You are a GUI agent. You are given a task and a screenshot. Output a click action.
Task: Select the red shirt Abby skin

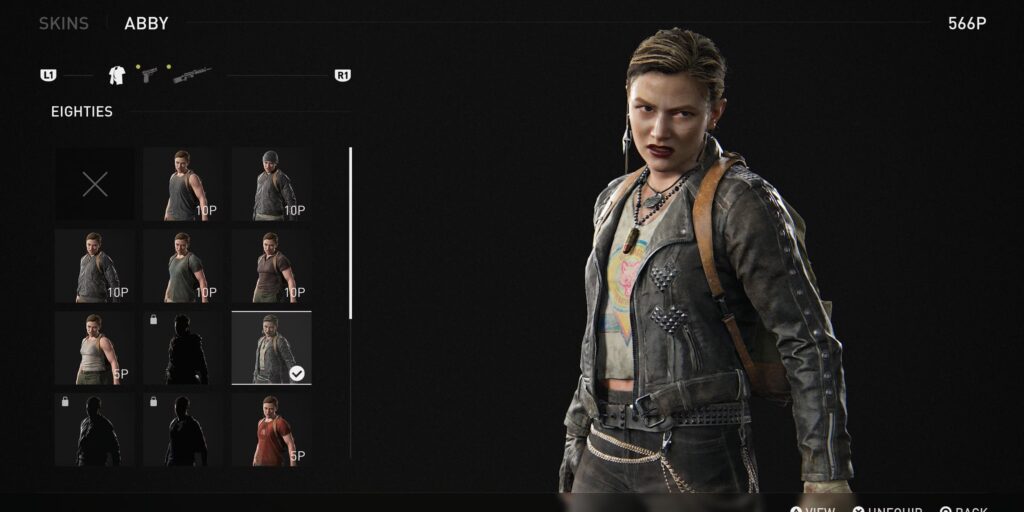pos(271,430)
